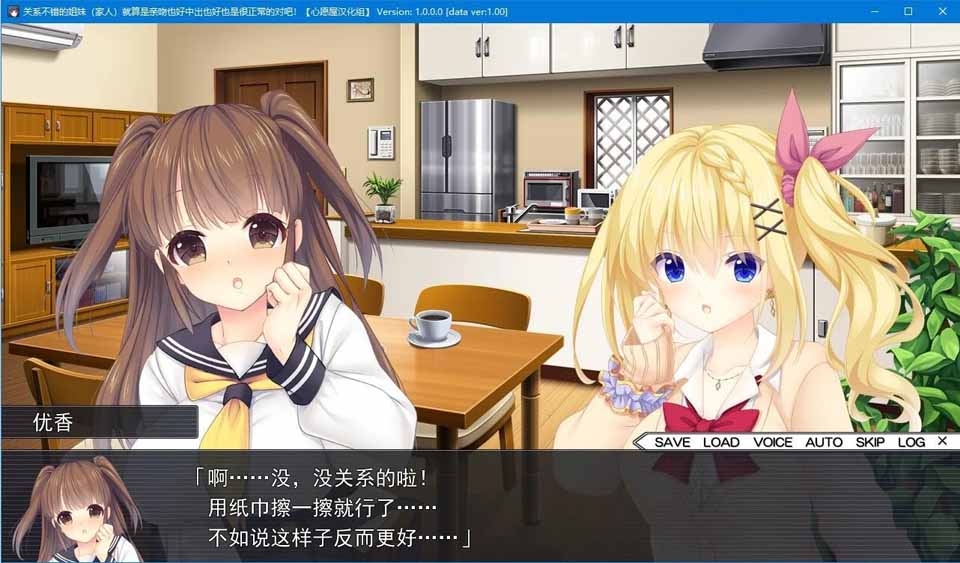Toggle AUTO text advance
This screenshot has width=960, height=563.
click(x=824, y=442)
